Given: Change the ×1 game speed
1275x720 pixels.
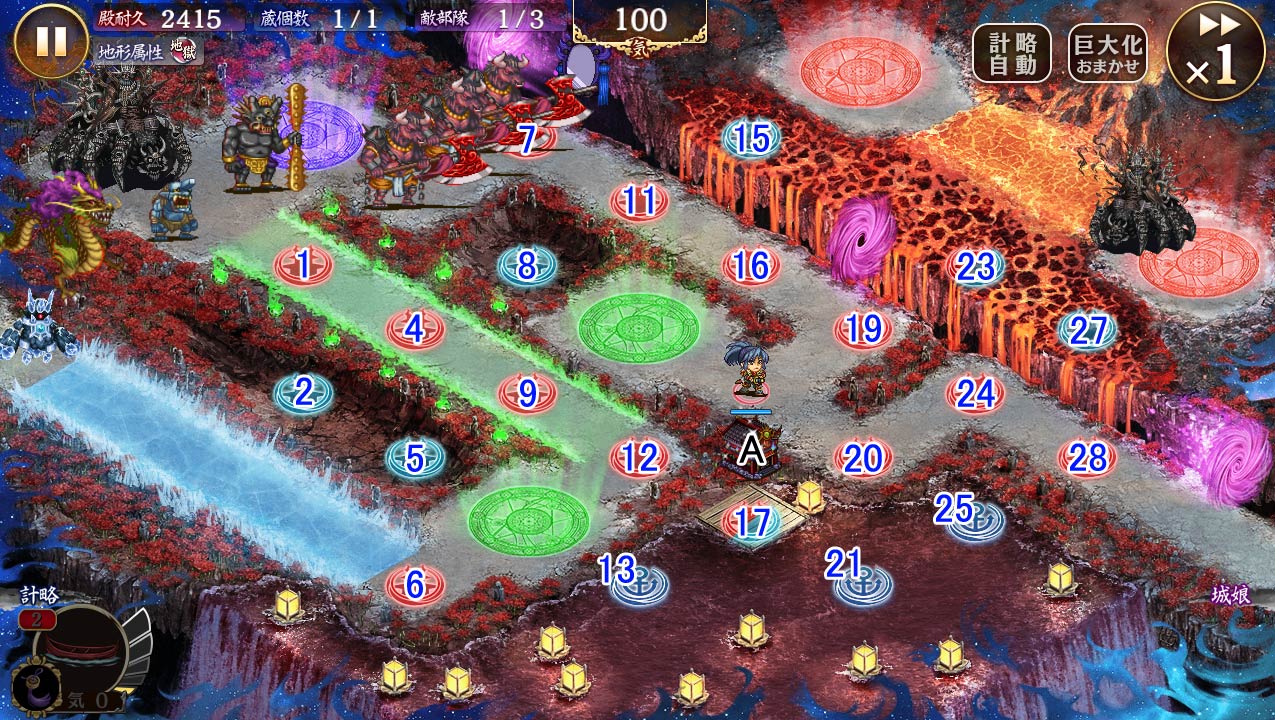Looking at the screenshot, I should pos(1214,51).
